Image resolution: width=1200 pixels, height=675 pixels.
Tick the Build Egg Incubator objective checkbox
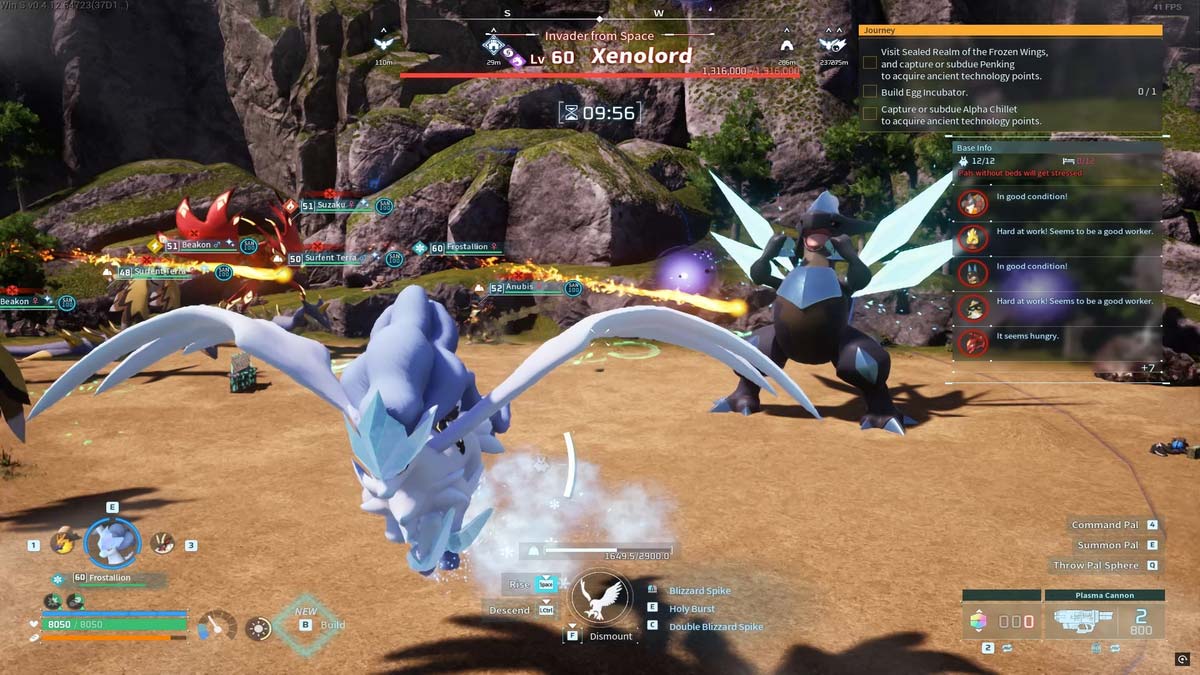coord(870,92)
